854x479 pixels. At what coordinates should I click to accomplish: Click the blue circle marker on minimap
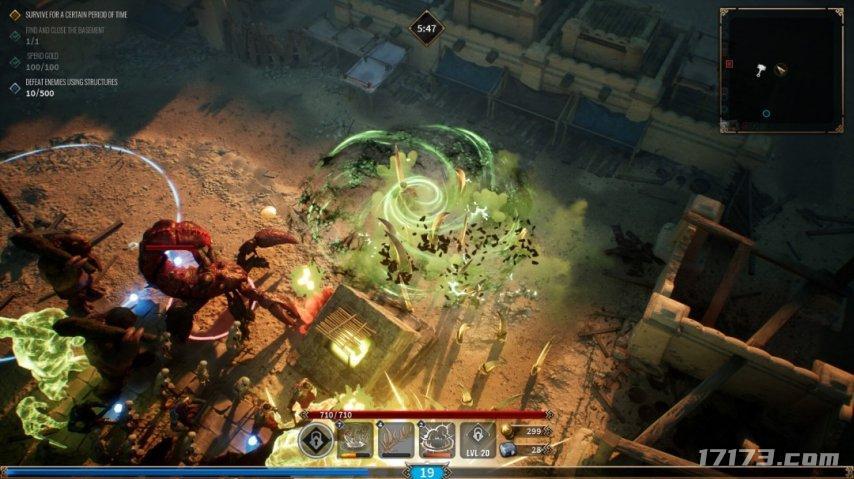(766, 113)
